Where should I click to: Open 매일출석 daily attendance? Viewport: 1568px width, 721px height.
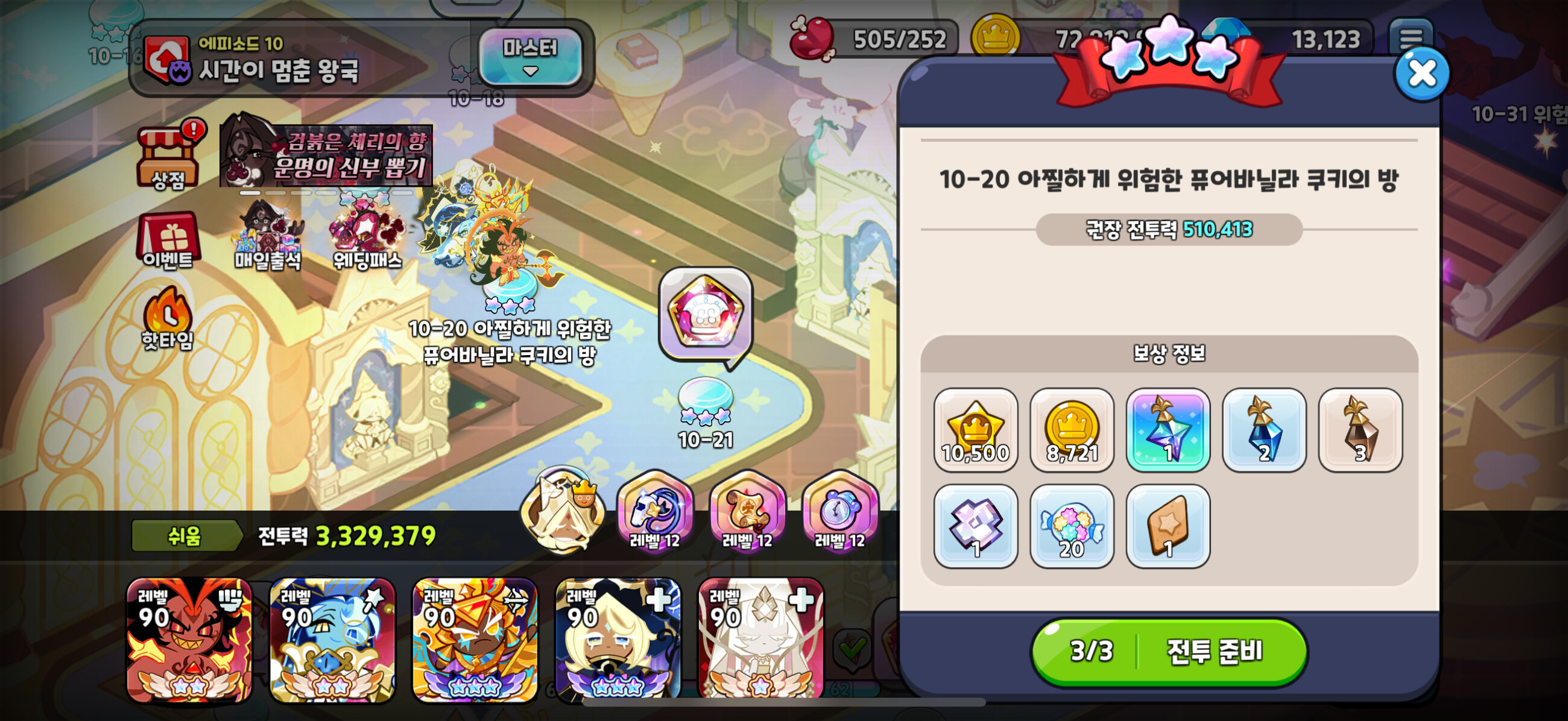coord(268,238)
